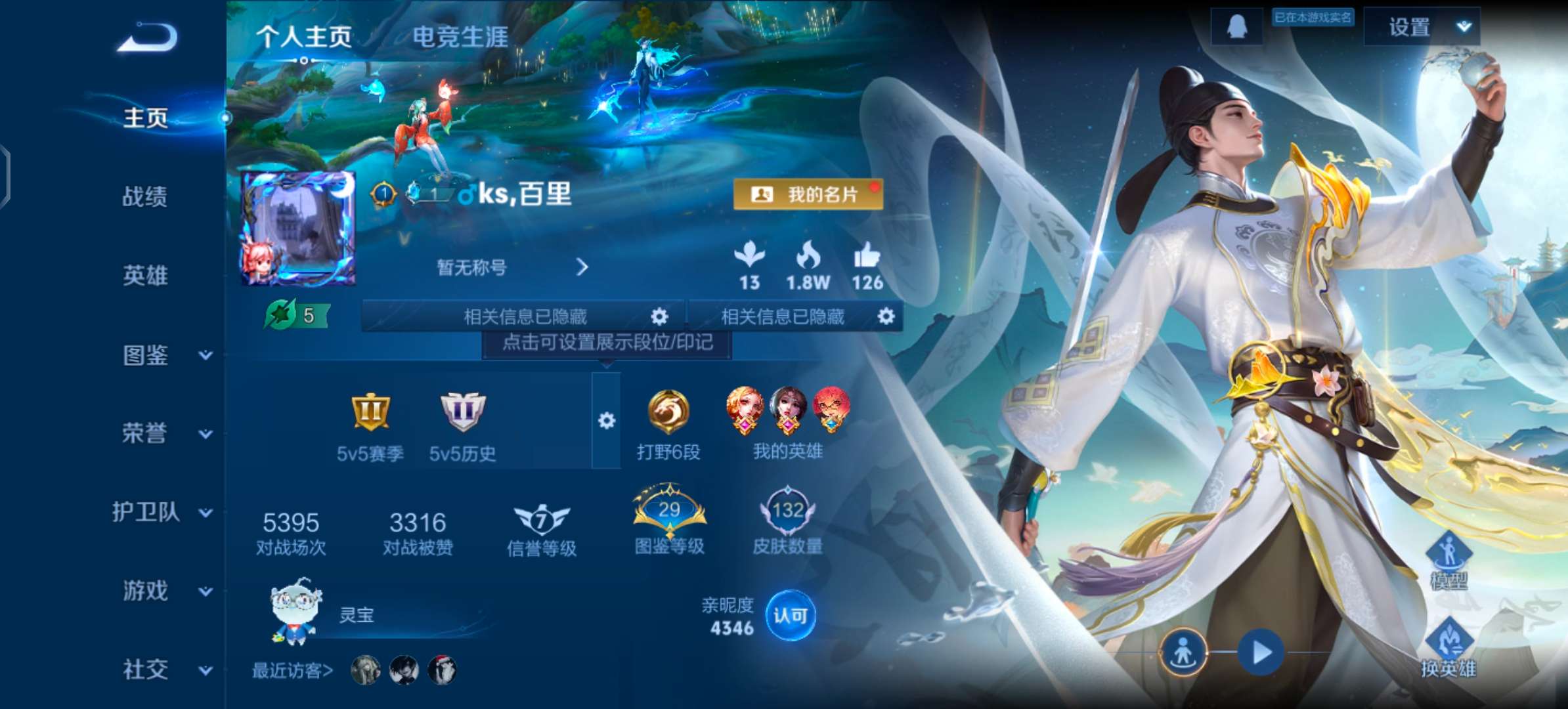Click the 皮肤数量 skin count icon
Screen dimensions: 1568x709
[x=787, y=512]
